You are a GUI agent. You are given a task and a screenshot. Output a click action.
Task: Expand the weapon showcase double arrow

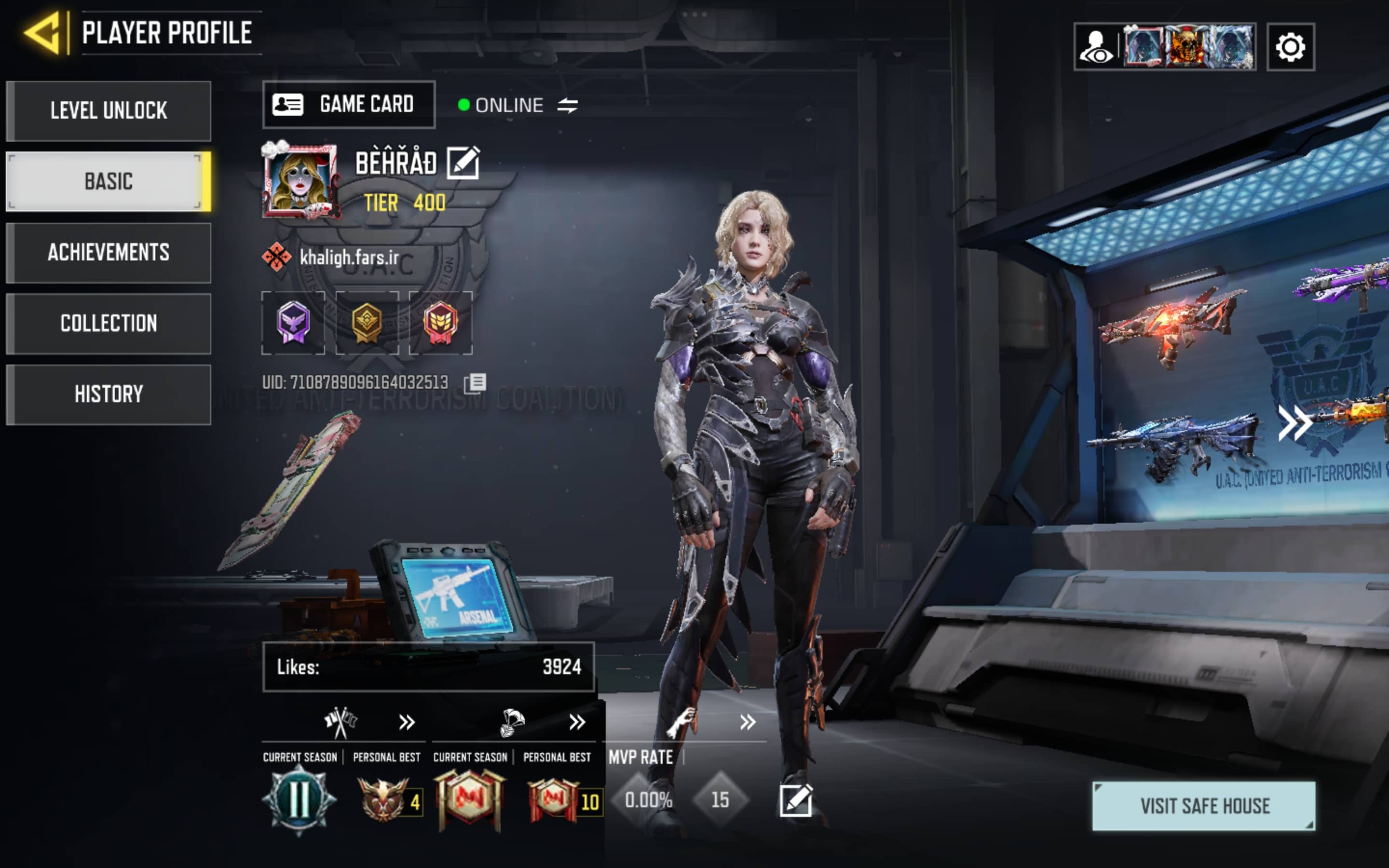tap(1294, 424)
